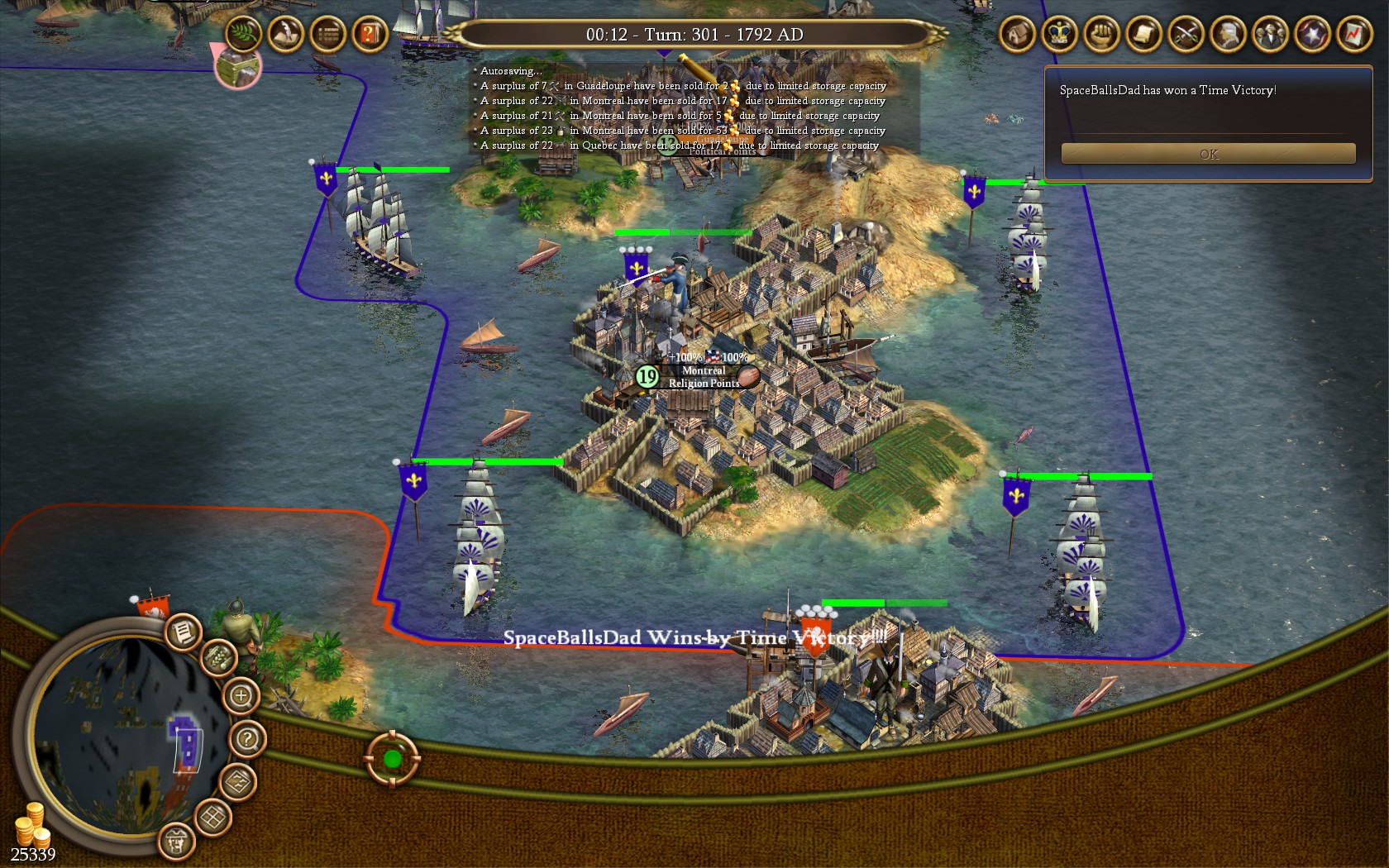The width and height of the screenshot is (1389, 868).
Task: Open the Europe screen crown icon
Action: pos(1059,35)
